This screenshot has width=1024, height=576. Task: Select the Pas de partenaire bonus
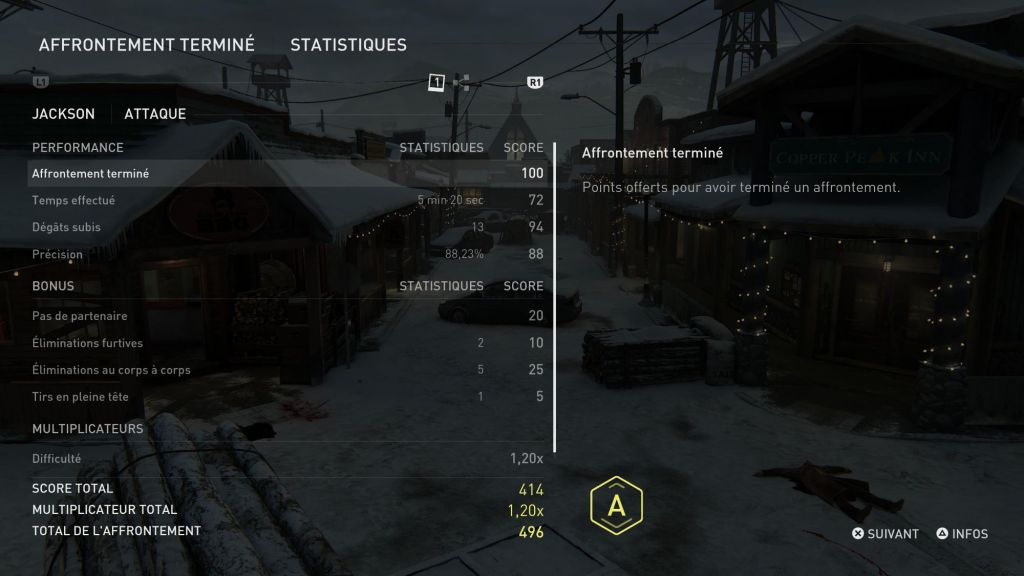pyautogui.click(x=288, y=316)
